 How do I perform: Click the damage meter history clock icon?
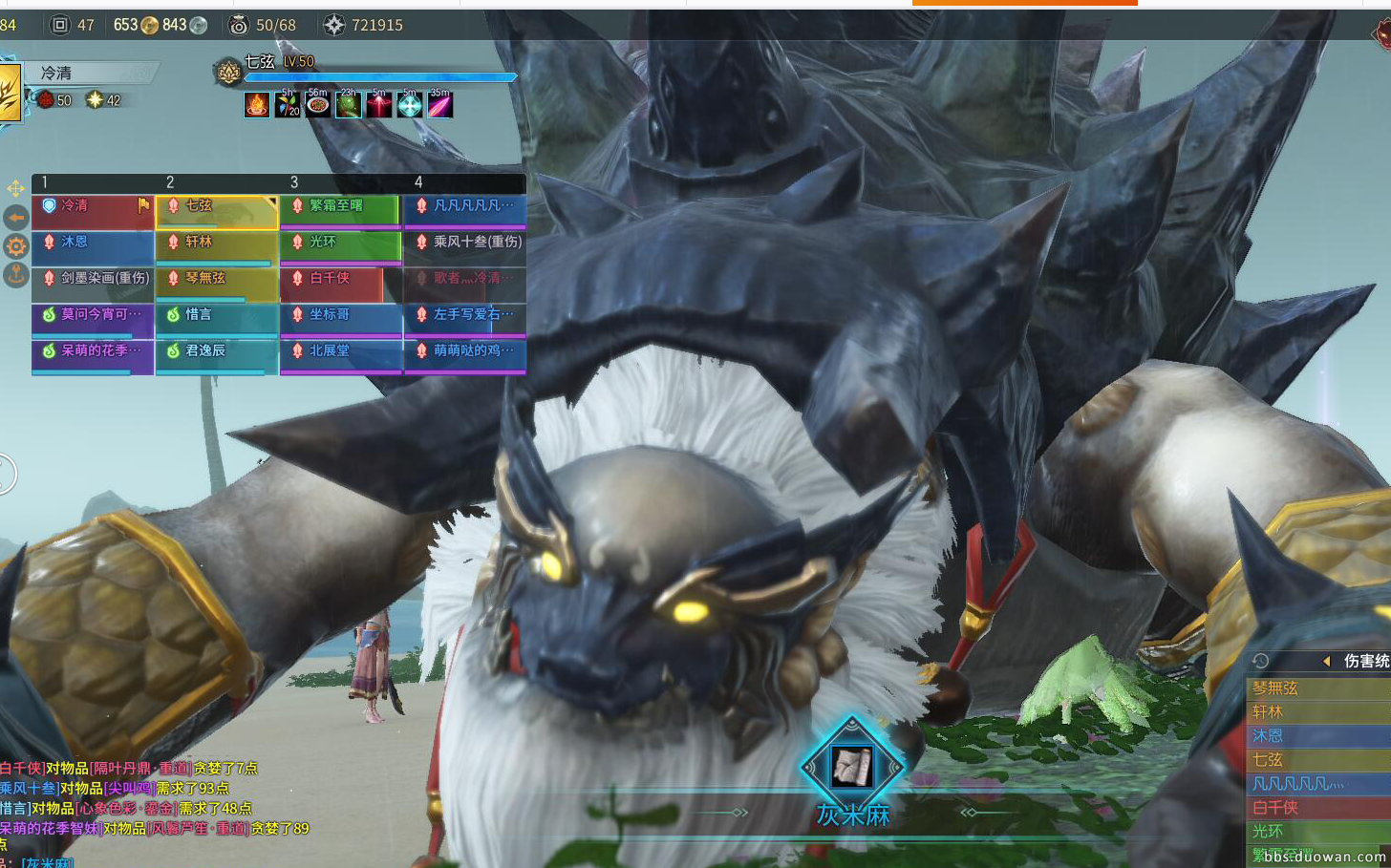[1261, 661]
